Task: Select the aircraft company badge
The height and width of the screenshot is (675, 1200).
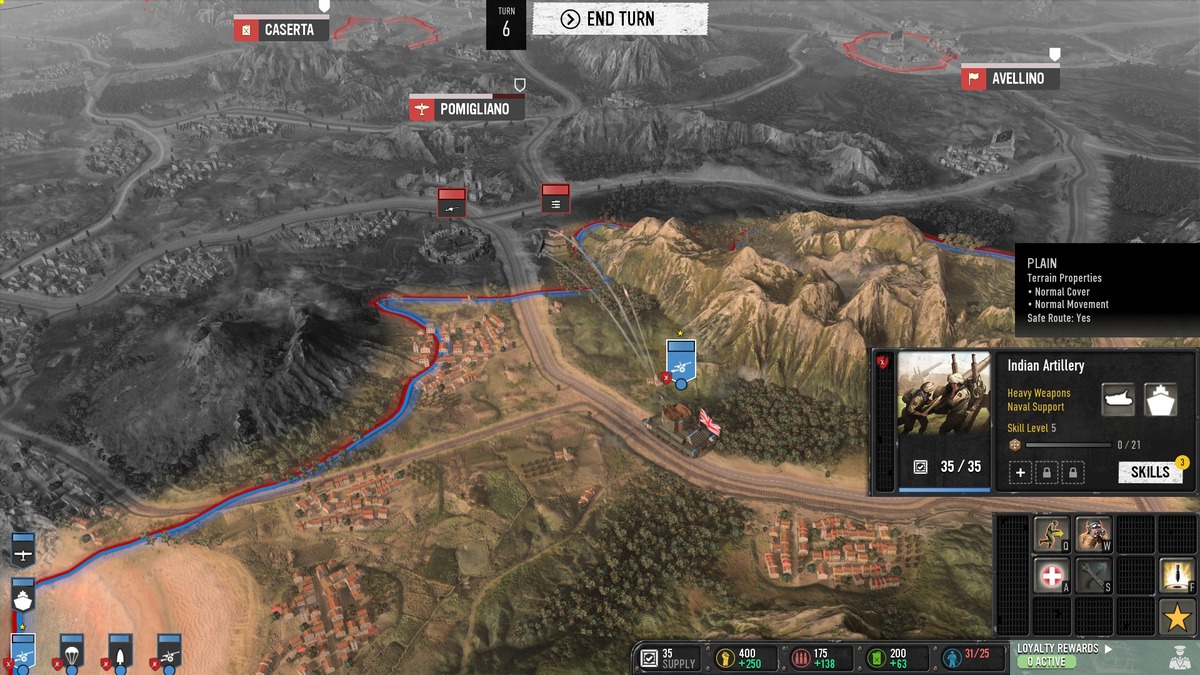Action: click(x=23, y=548)
